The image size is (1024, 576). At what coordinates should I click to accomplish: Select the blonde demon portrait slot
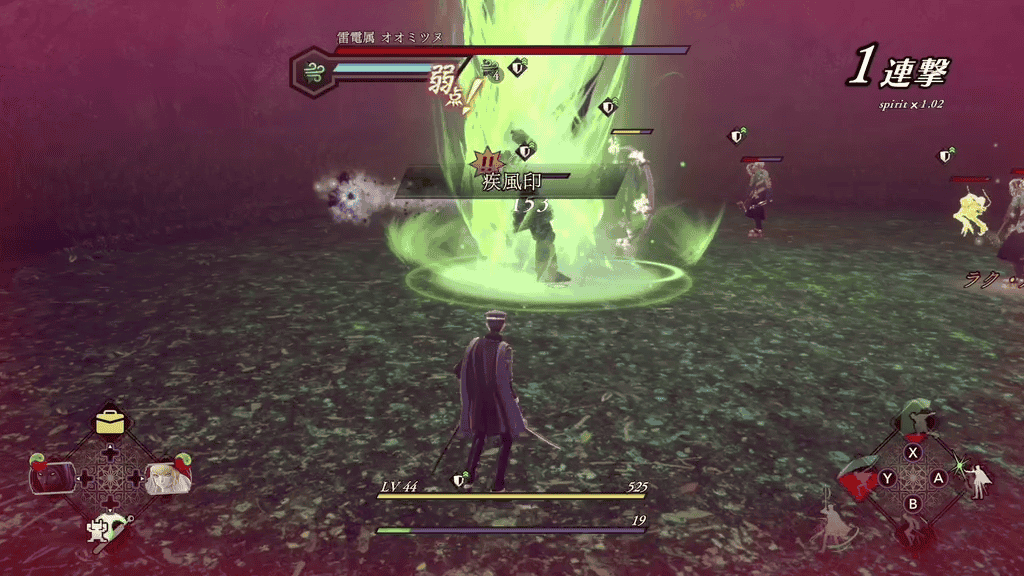coord(165,477)
